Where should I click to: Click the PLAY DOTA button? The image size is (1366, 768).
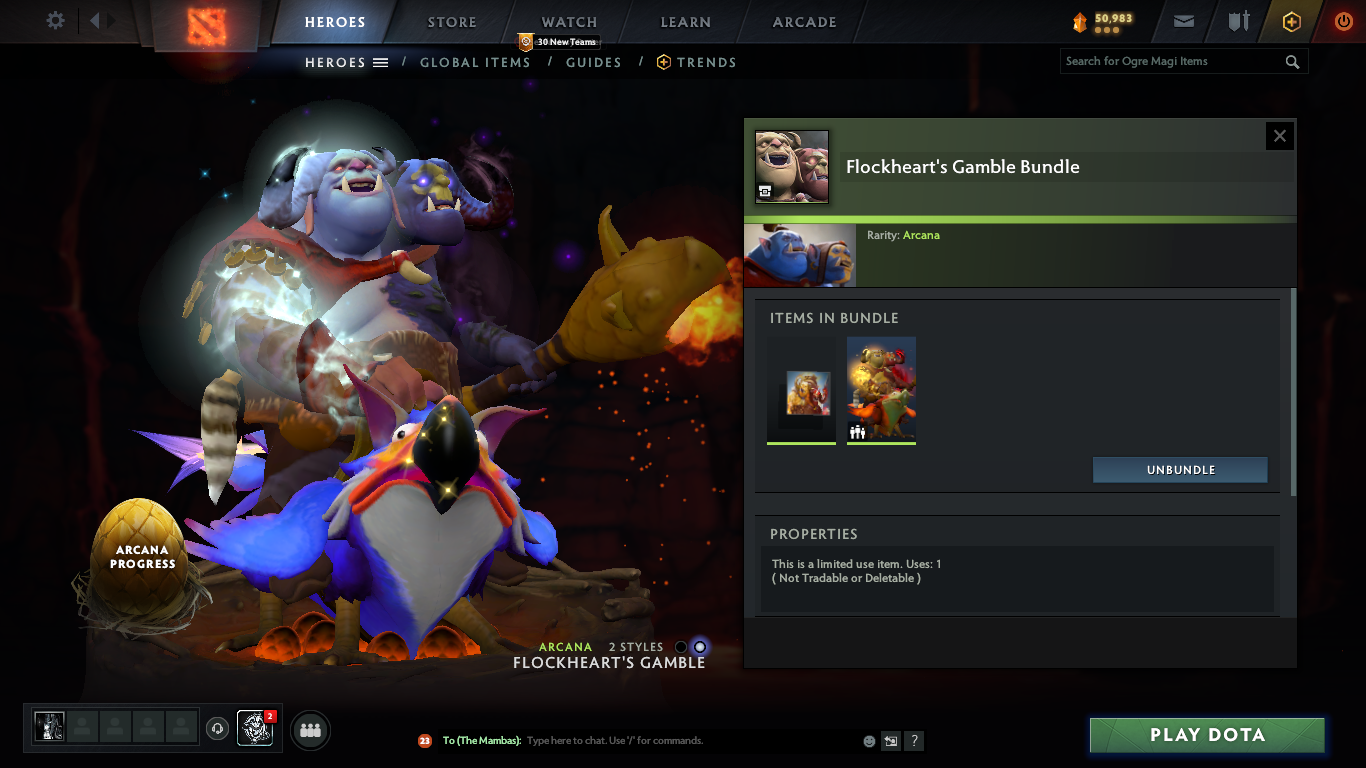[1207, 734]
